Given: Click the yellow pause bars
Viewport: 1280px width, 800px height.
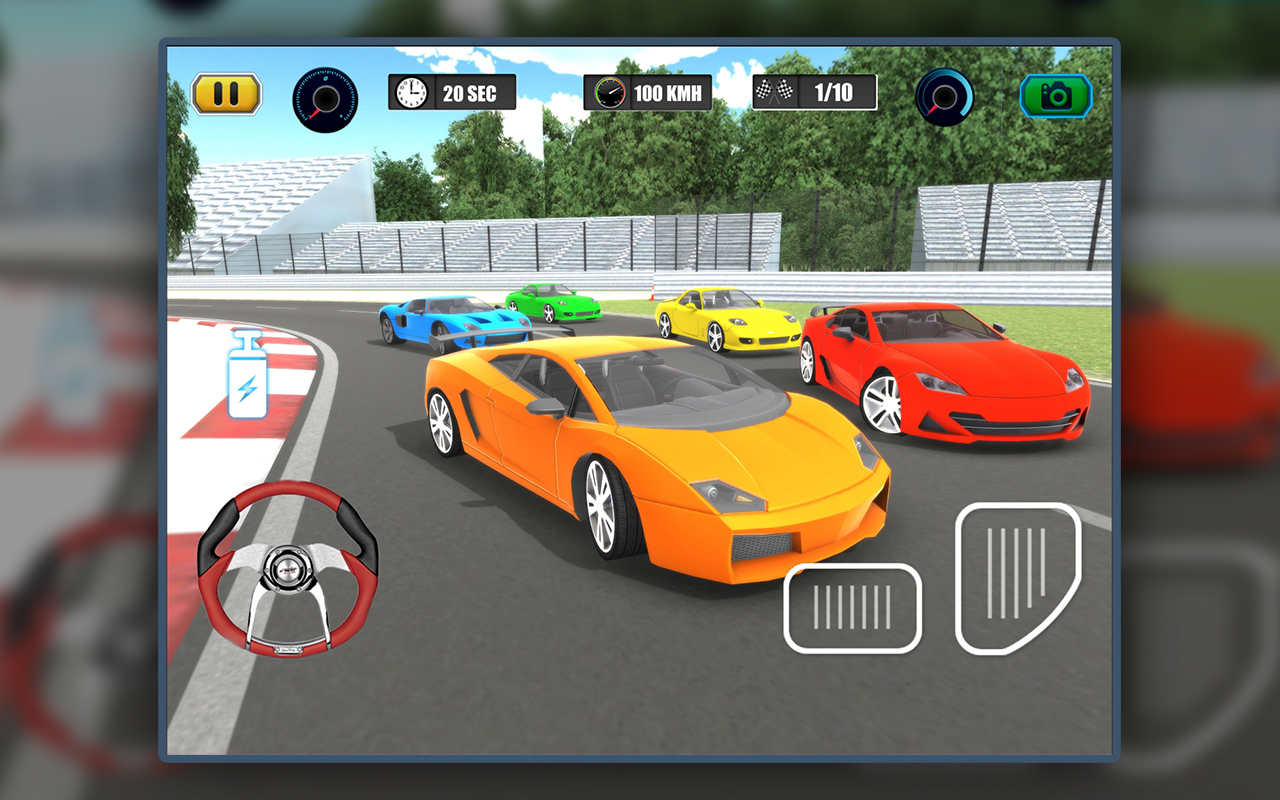Looking at the screenshot, I should [x=226, y=93].
